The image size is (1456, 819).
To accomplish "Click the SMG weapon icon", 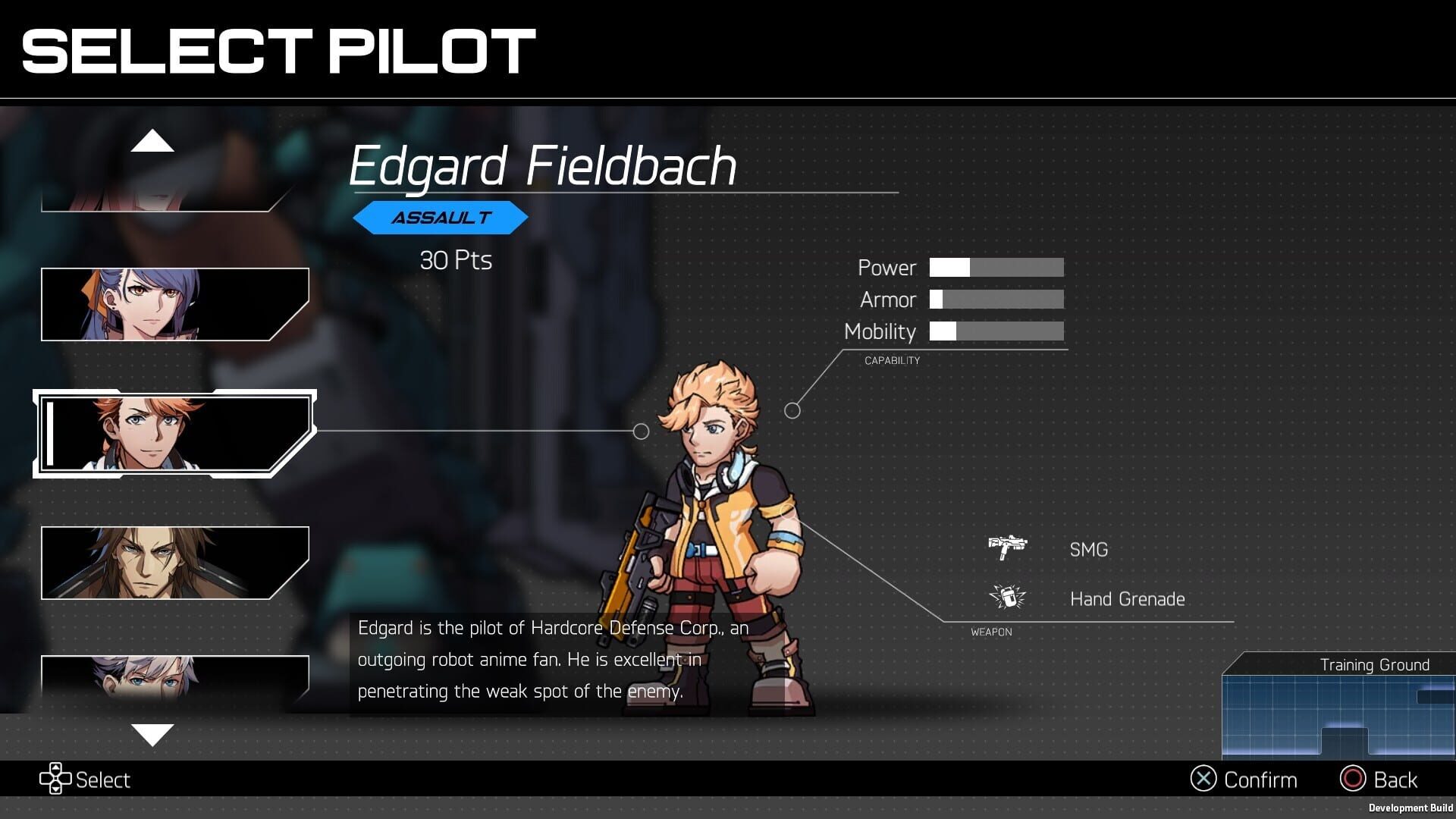I will pos(1008,546).
